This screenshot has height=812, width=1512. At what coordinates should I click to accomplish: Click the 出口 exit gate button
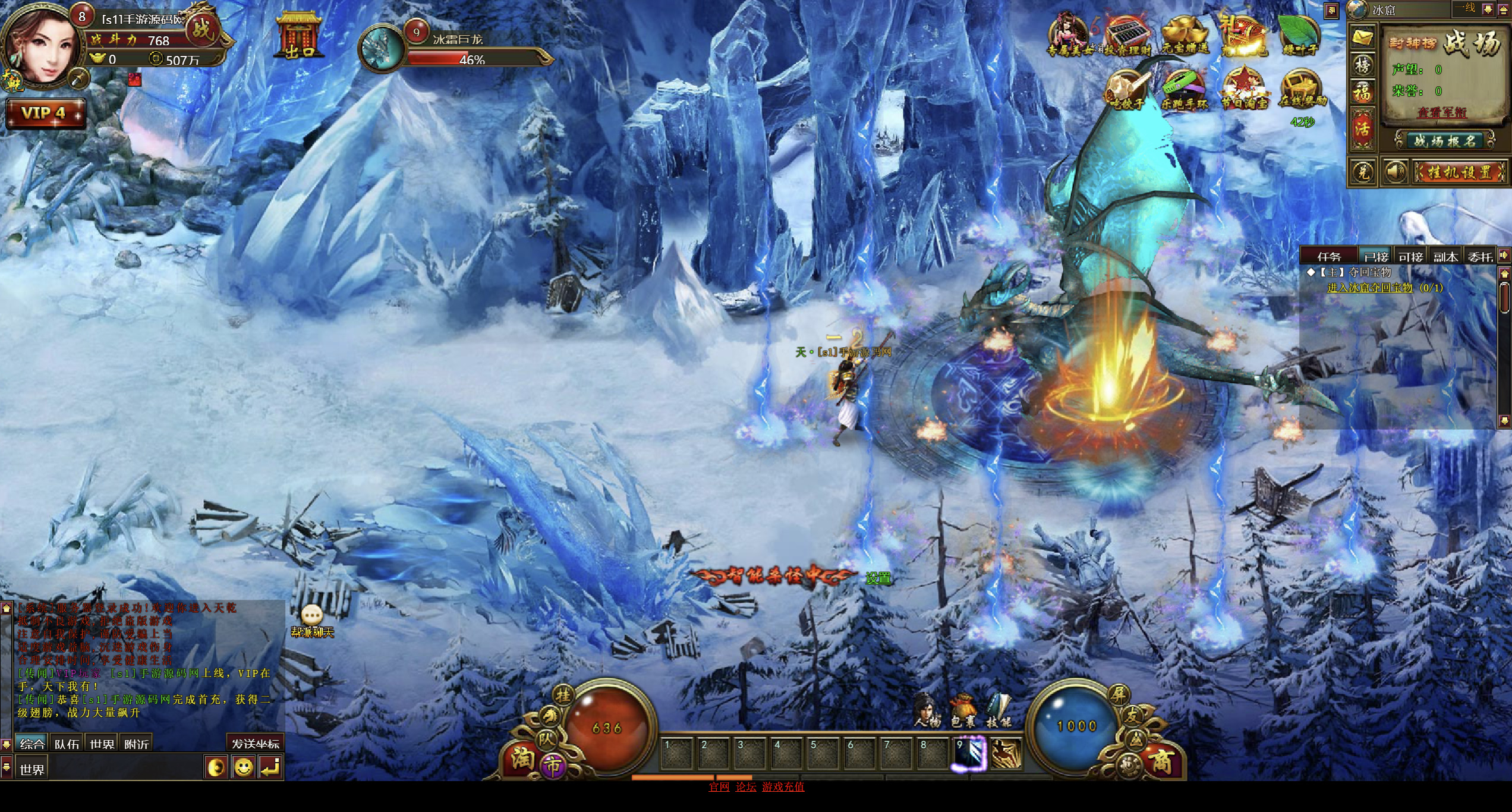[x=300, y=37]
